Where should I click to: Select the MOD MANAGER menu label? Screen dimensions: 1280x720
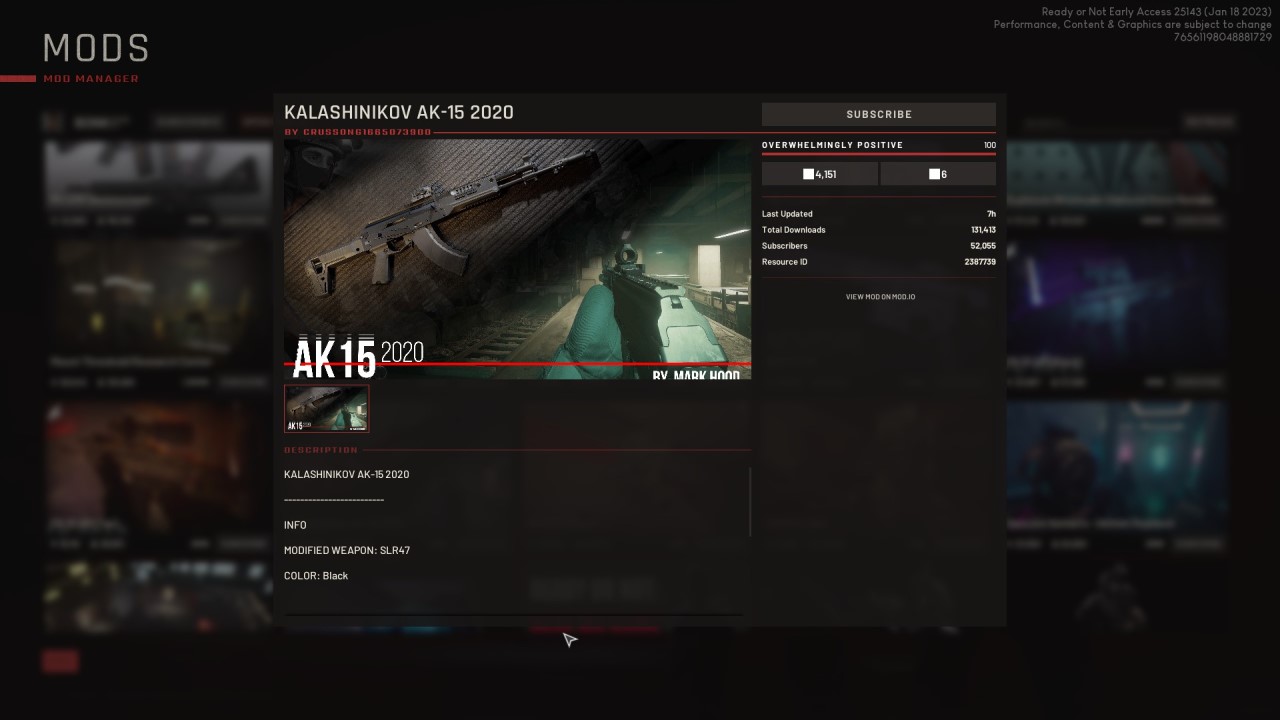click(93, 77)
